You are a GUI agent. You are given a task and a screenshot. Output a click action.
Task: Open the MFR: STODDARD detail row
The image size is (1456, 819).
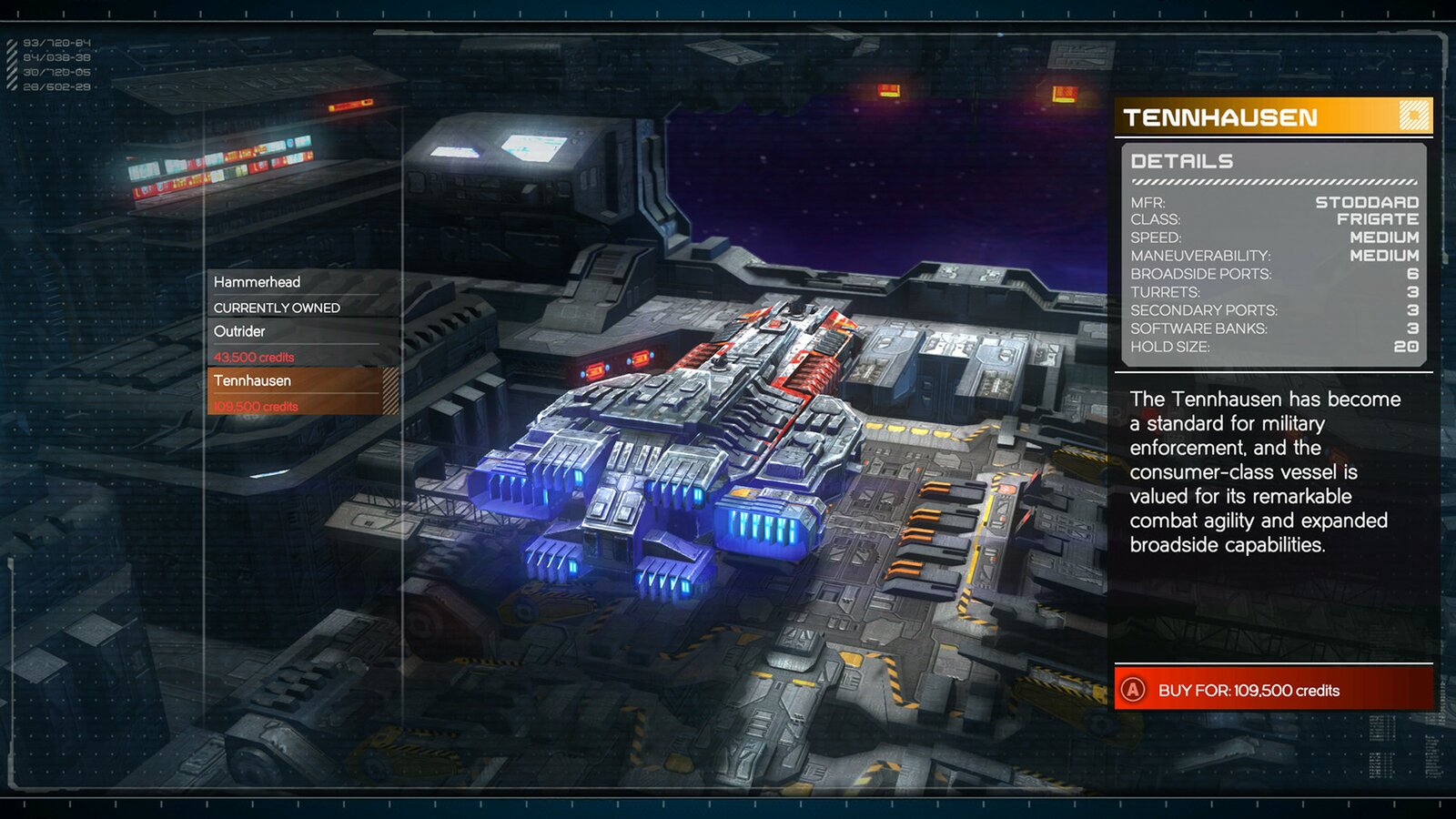(x=1274, y=203)
